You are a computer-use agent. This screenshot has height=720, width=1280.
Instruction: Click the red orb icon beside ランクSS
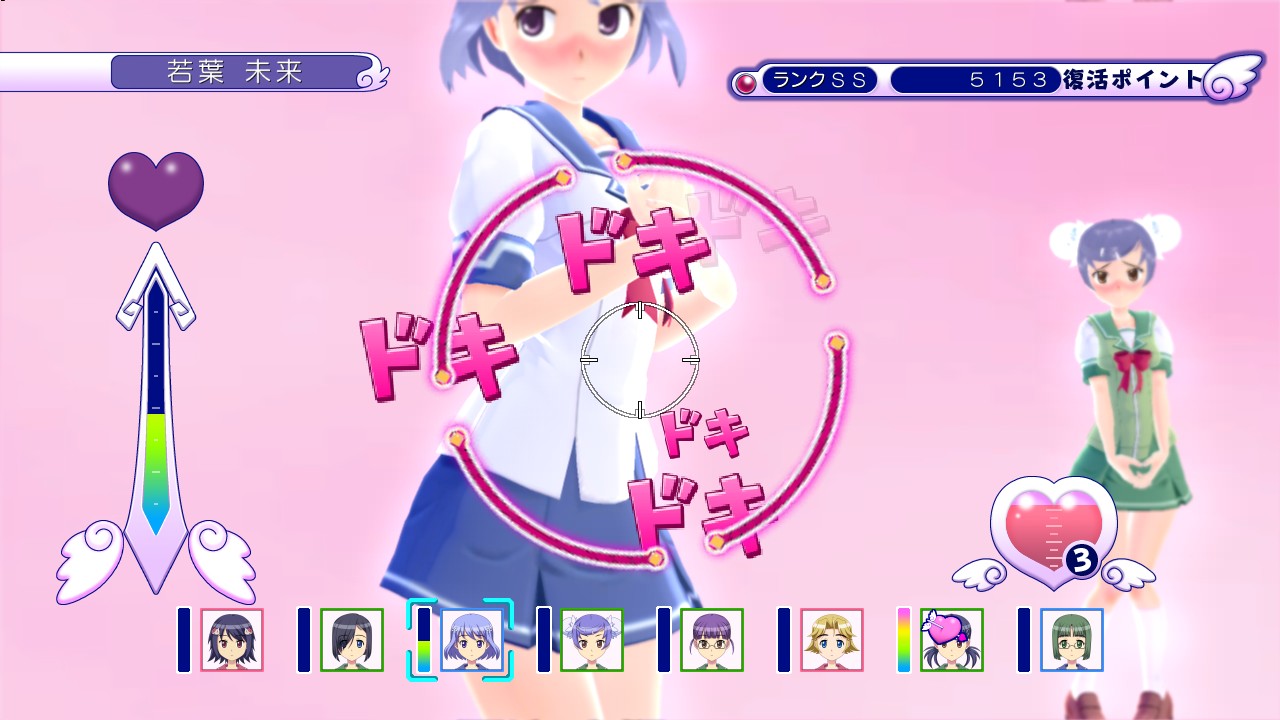point(746,79)
